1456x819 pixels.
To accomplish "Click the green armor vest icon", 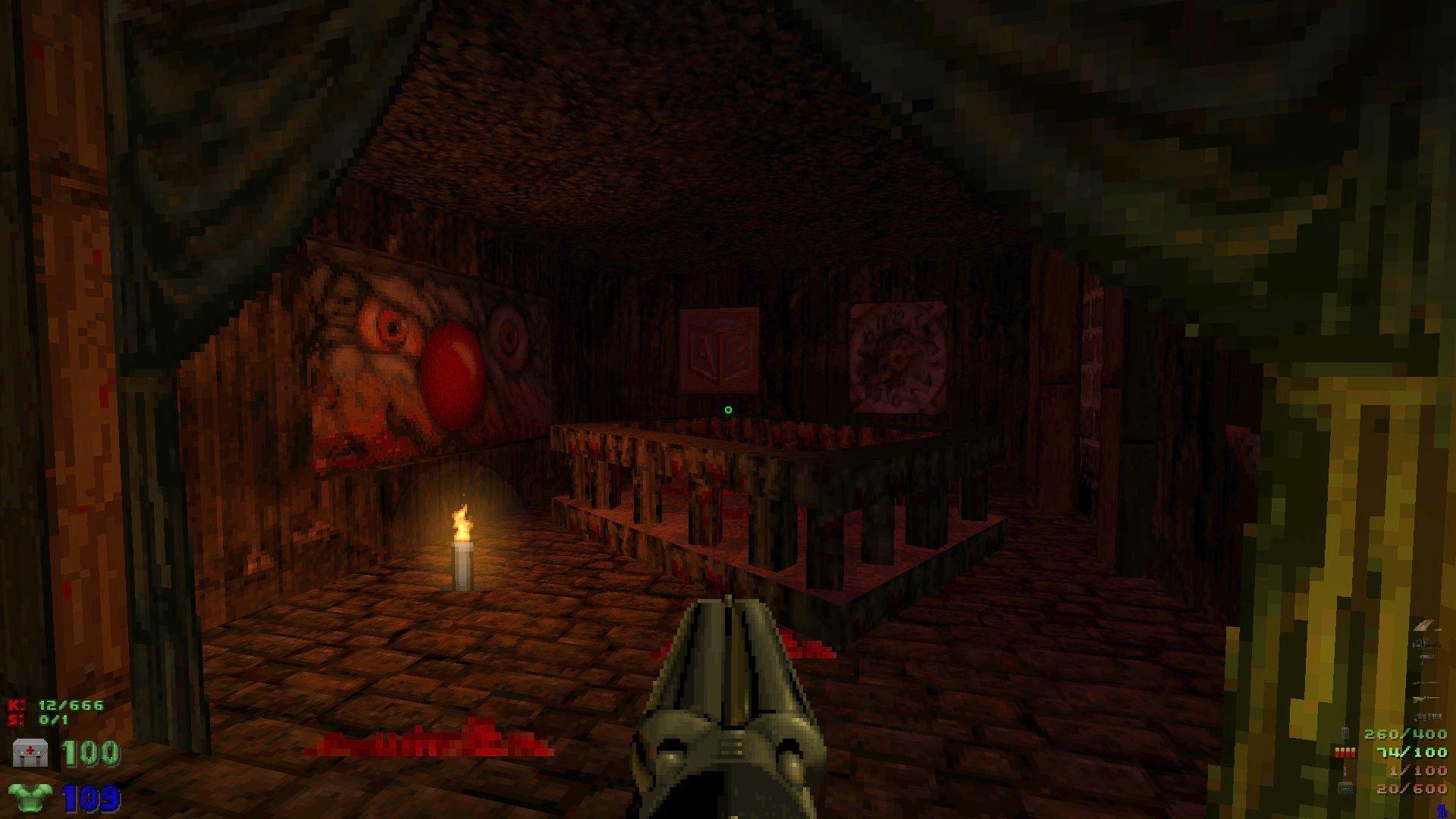I will [x=30, y=797].
